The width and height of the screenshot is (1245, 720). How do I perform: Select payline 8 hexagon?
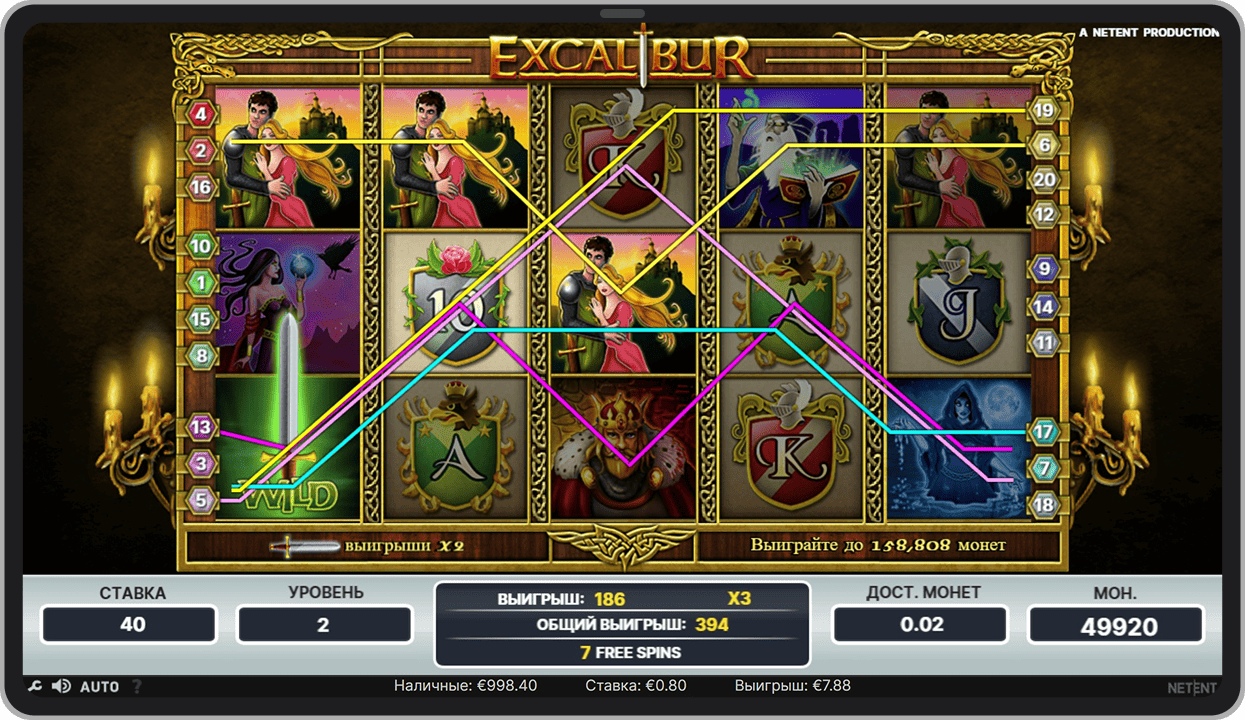pyautogui.click(x=202, y=354)
